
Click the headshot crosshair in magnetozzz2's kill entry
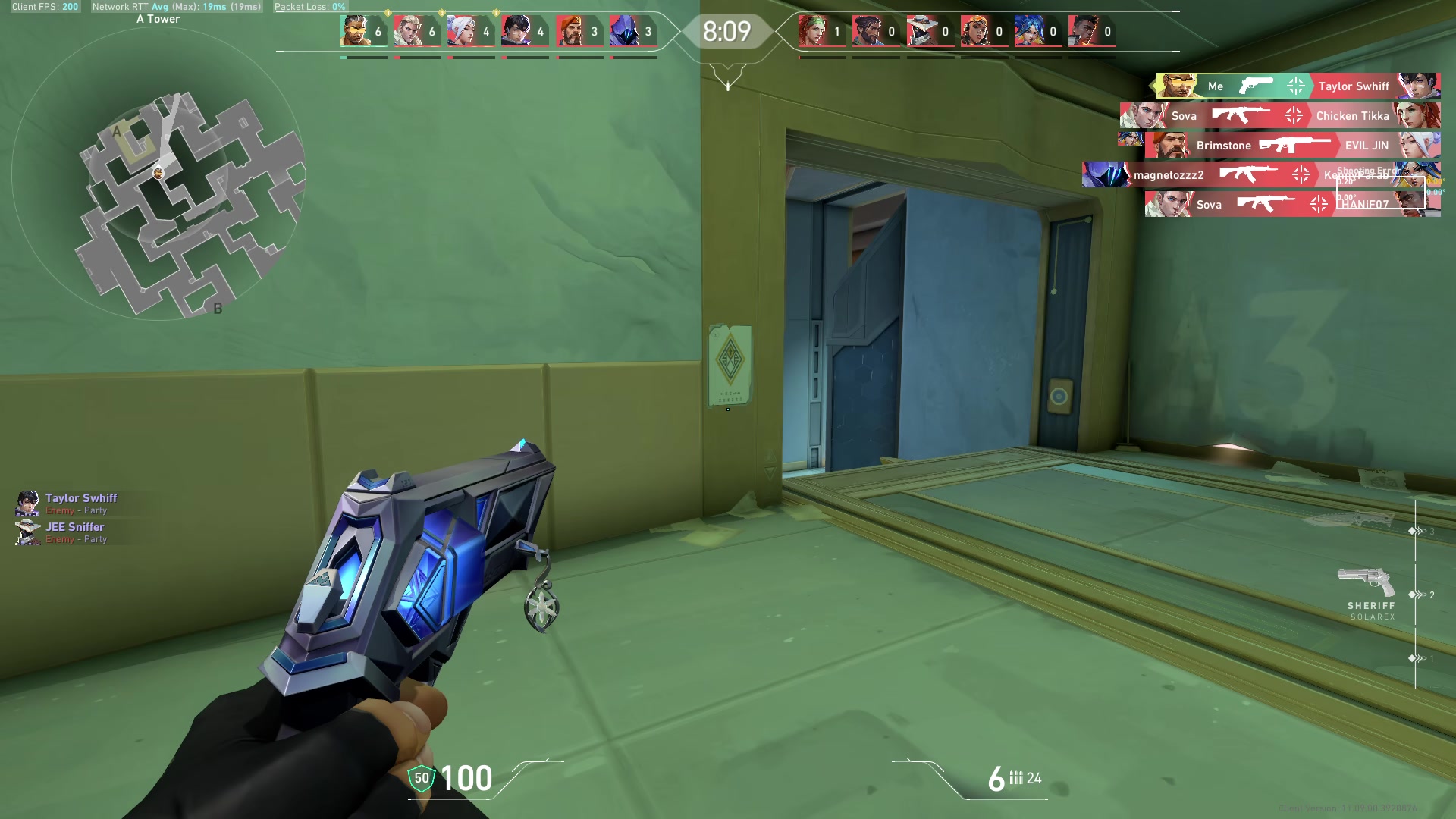(1302, 175)
